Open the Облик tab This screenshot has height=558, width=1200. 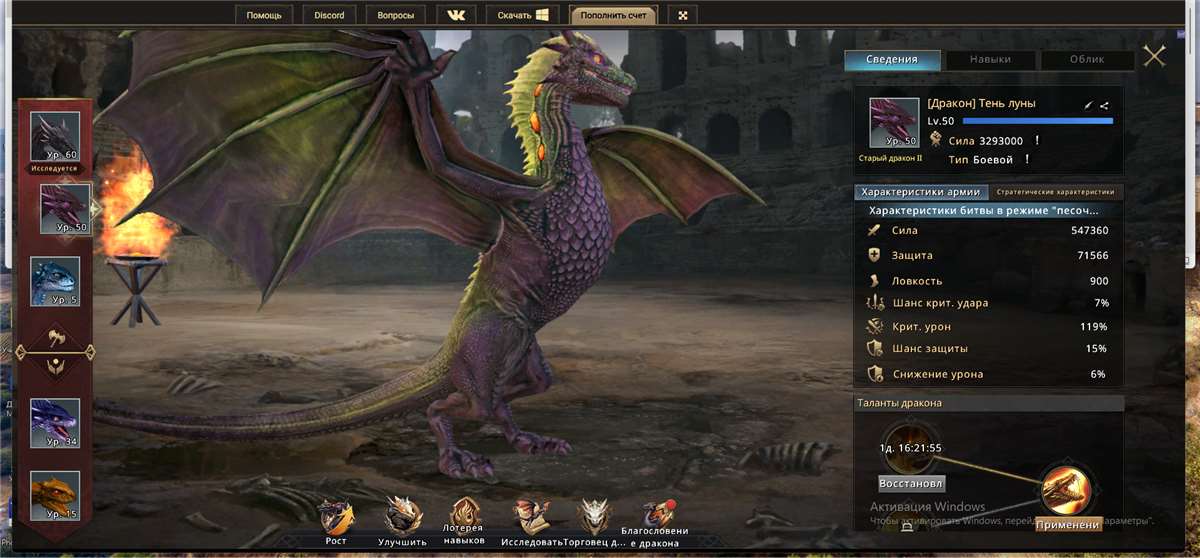[1087, 59]
